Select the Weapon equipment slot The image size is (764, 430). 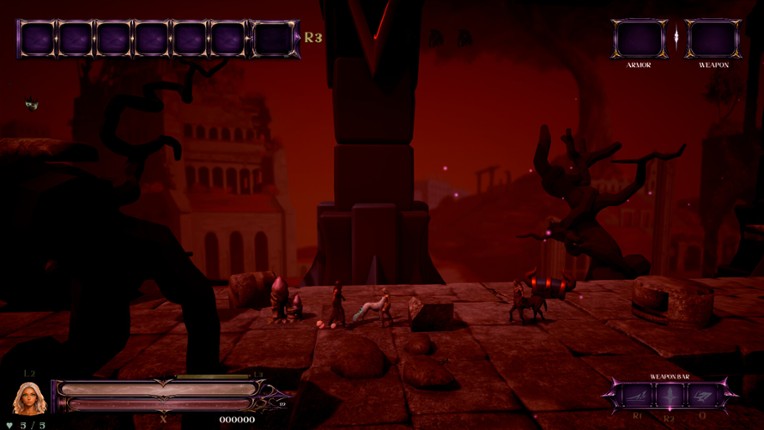pos(713,39)
